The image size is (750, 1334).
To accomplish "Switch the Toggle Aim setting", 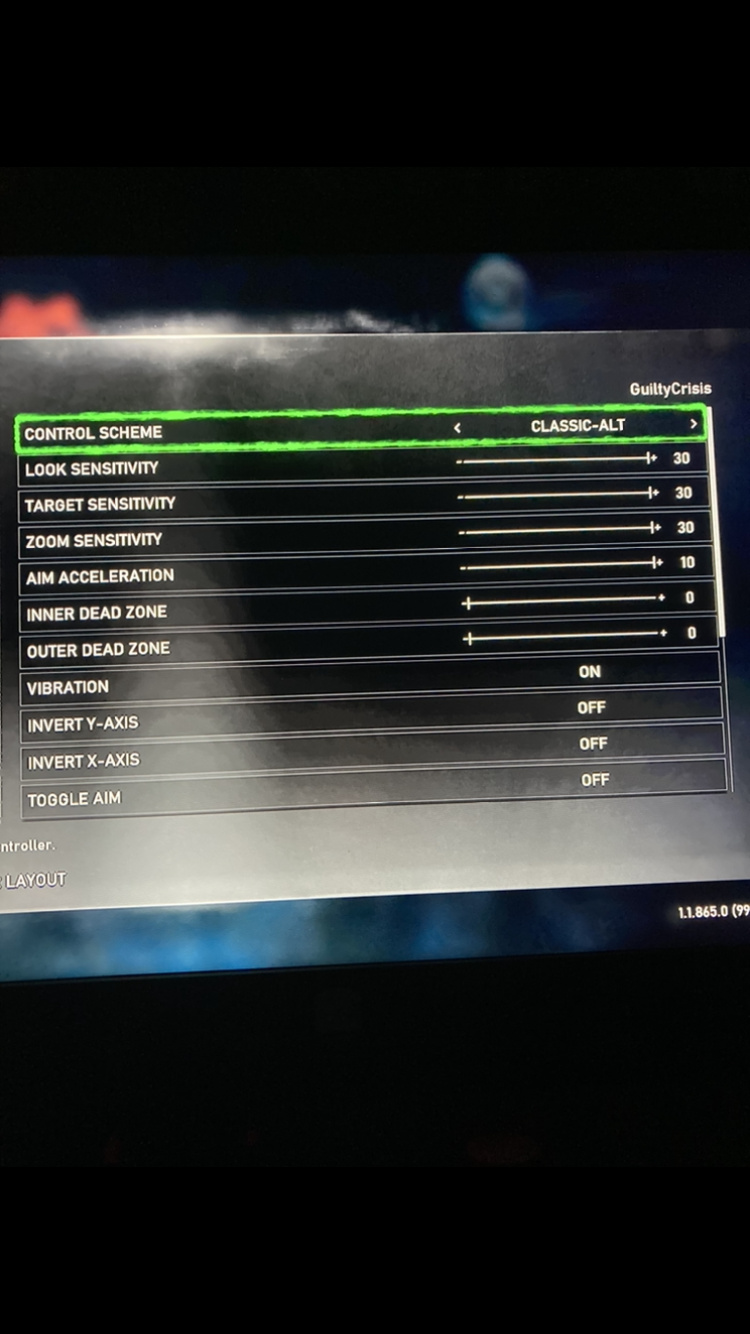I will 595,780.
